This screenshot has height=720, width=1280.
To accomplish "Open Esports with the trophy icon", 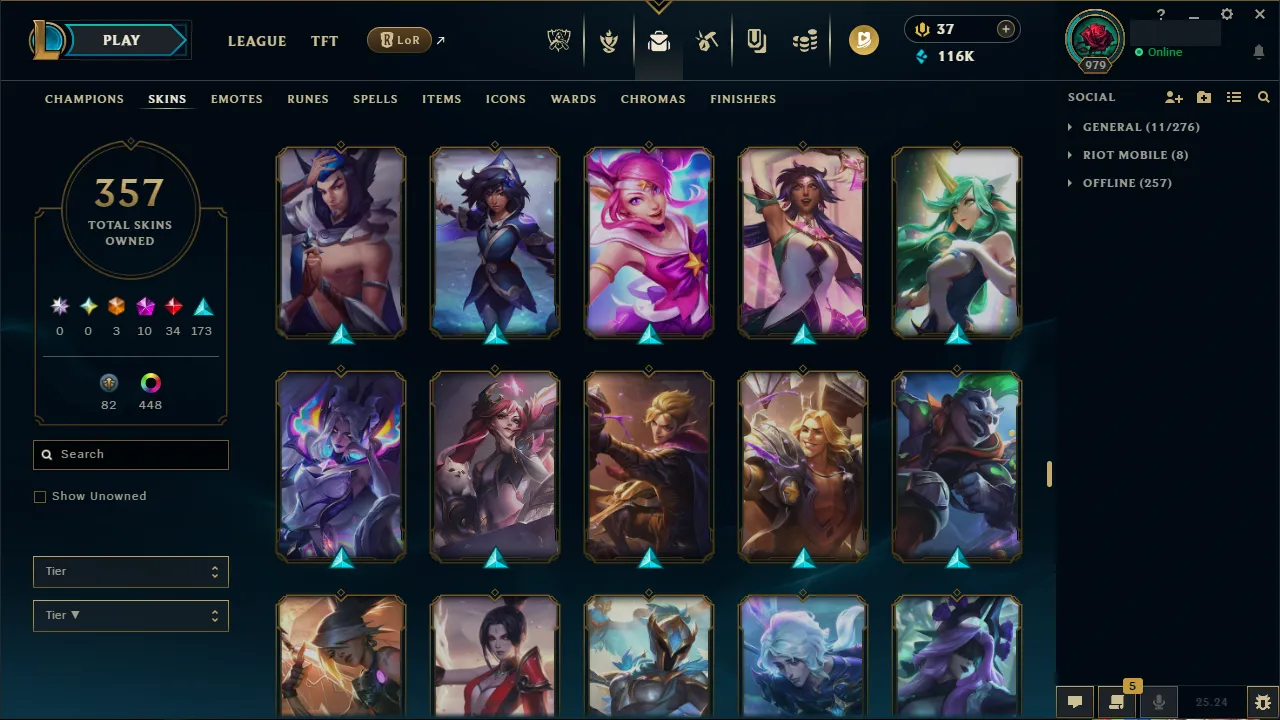I will pyautogui.click(x=559, y=40).
